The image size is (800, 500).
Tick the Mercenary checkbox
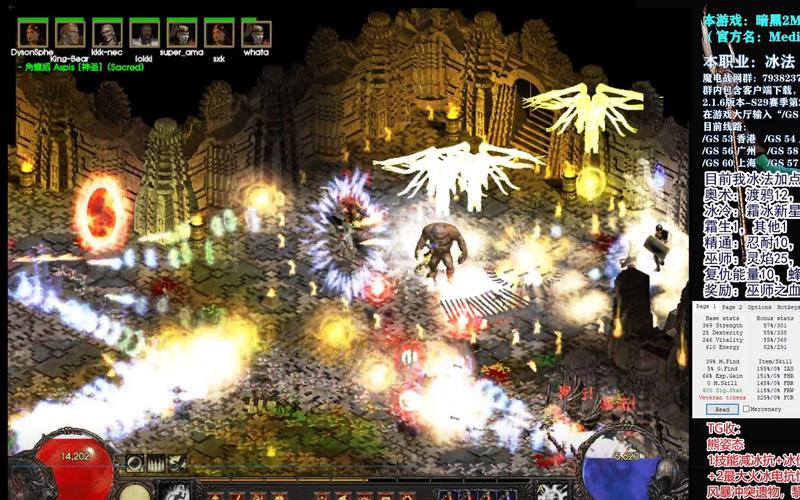pyautogui.click(x=747, y=409)
